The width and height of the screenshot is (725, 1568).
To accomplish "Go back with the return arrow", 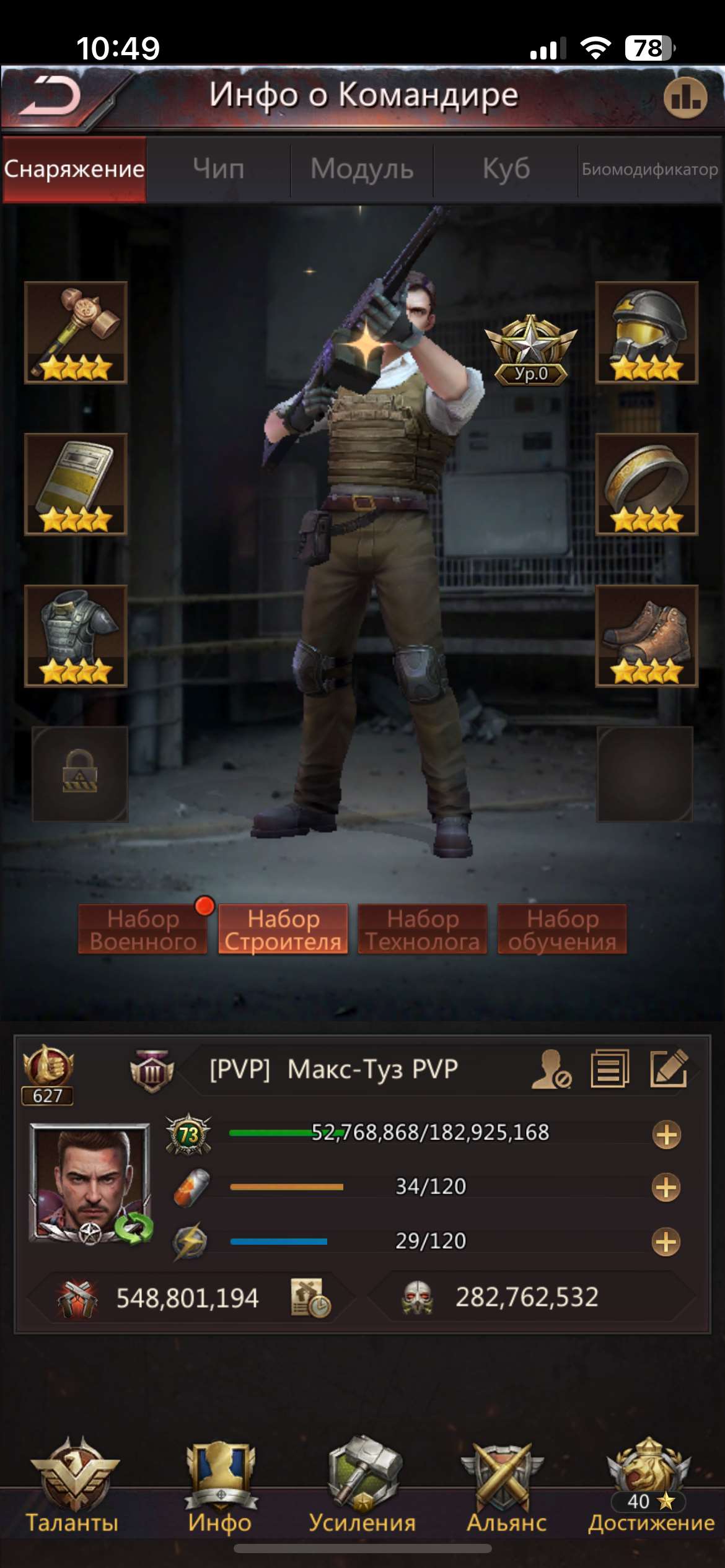I will click(51, 97).
